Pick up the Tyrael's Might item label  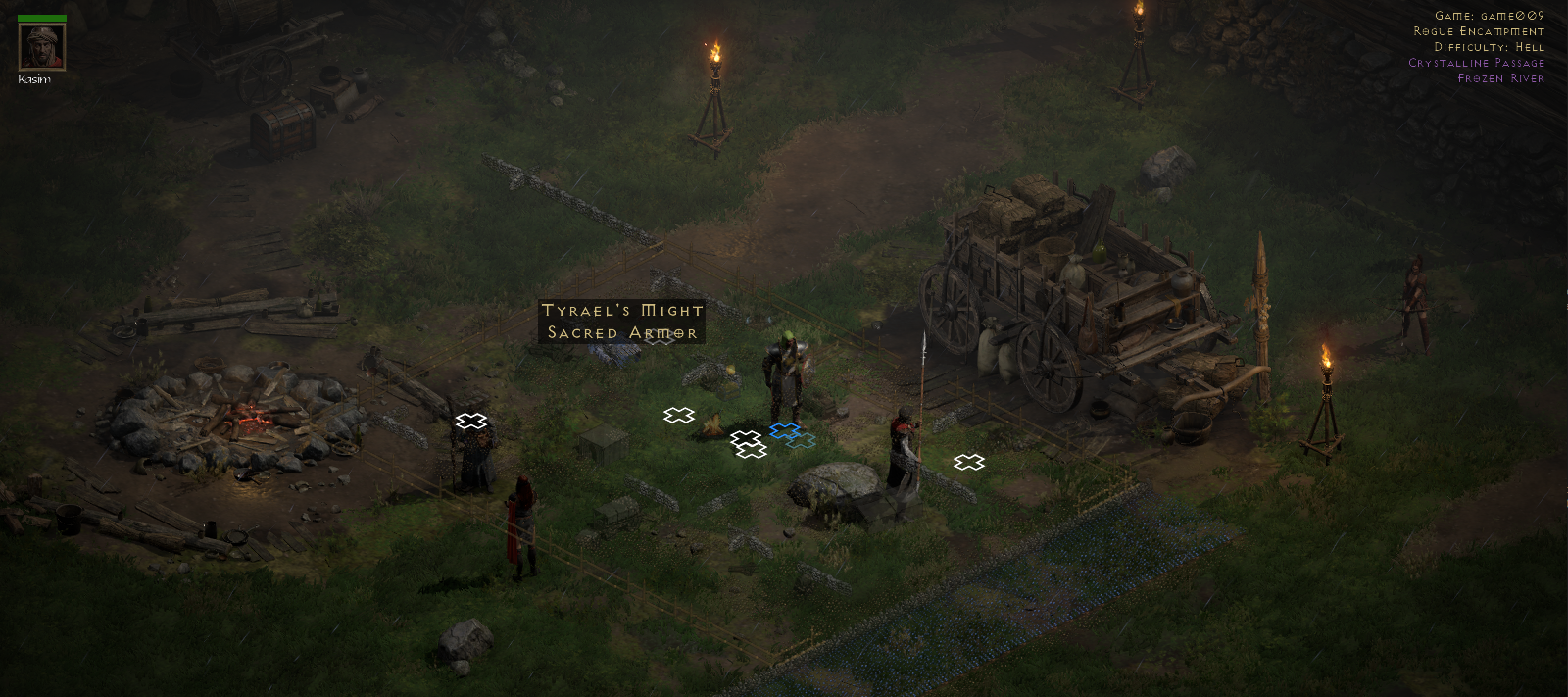tap(622, 322)
